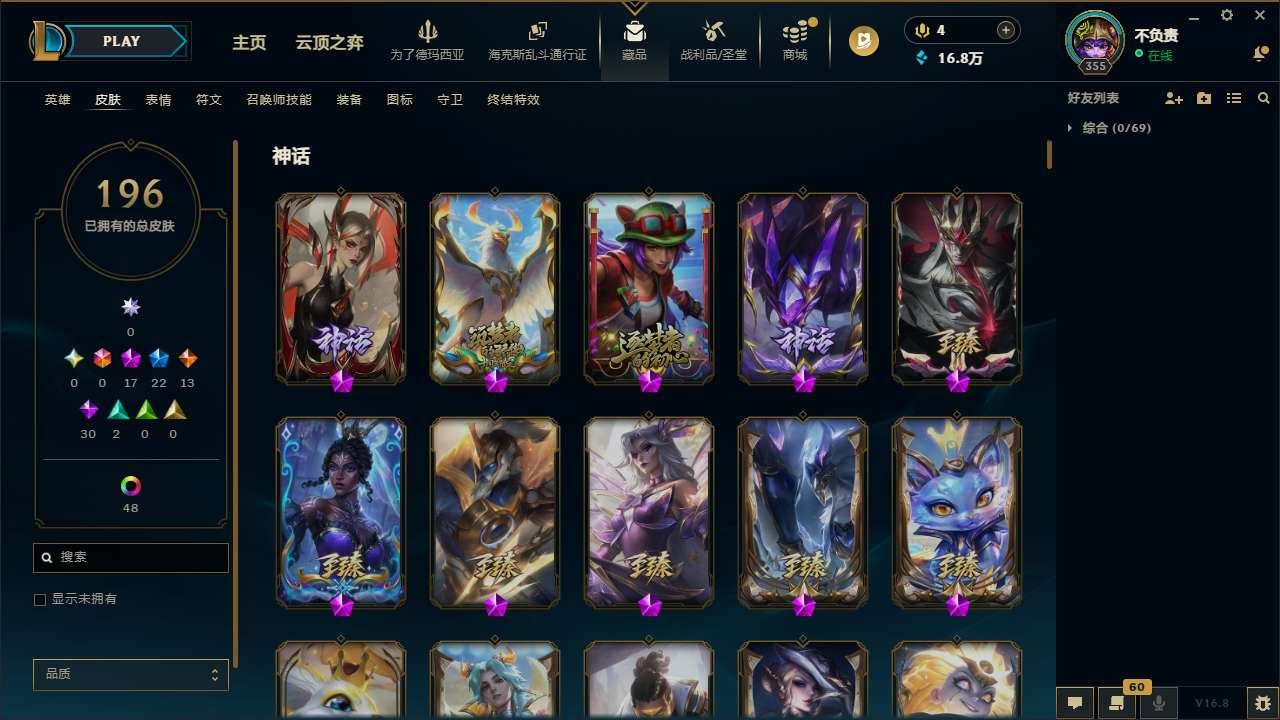
Task: Click the create friend group folder icon
Action: coord(1204,98)
